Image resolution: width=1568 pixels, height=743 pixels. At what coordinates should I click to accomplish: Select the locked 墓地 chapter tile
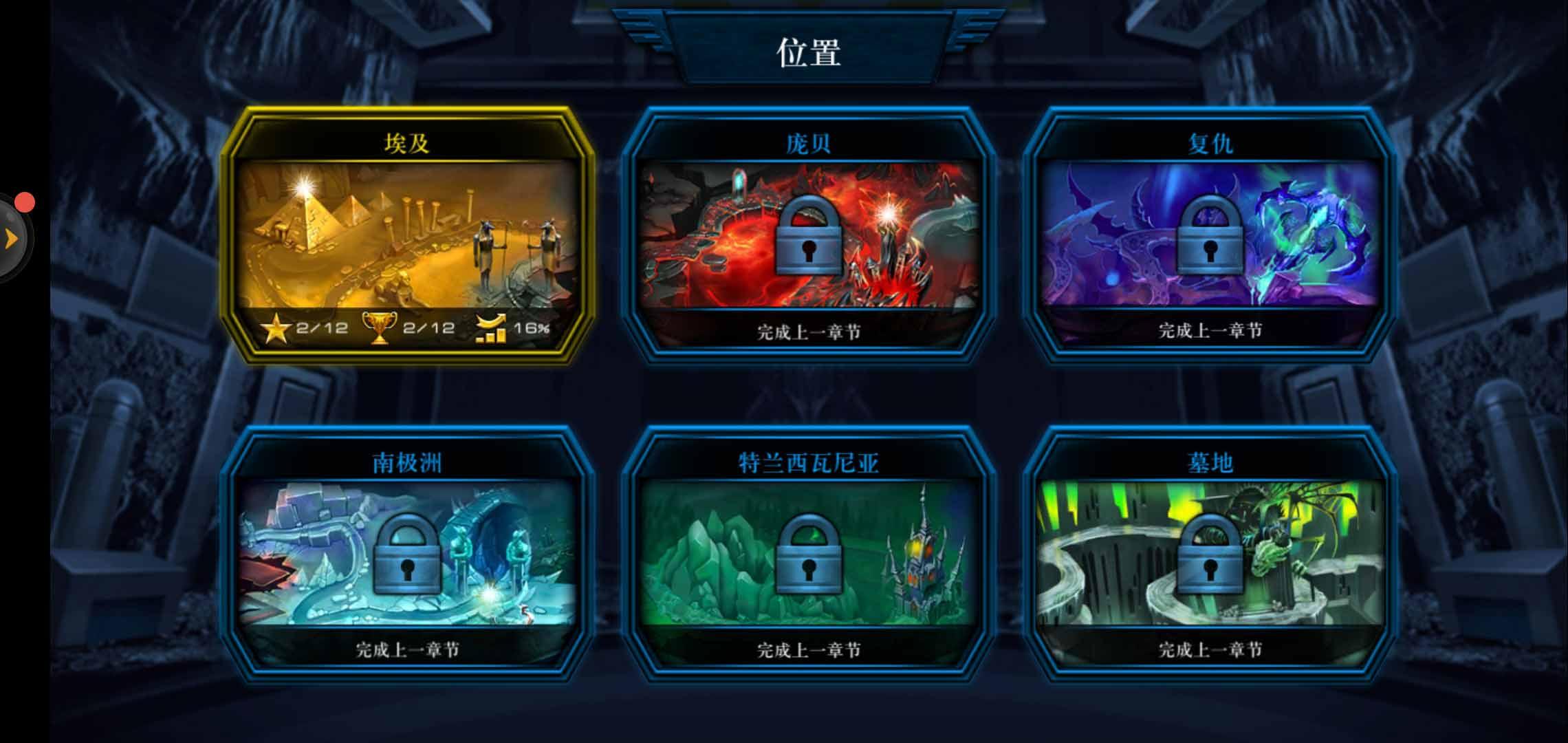click(1210, 554)
